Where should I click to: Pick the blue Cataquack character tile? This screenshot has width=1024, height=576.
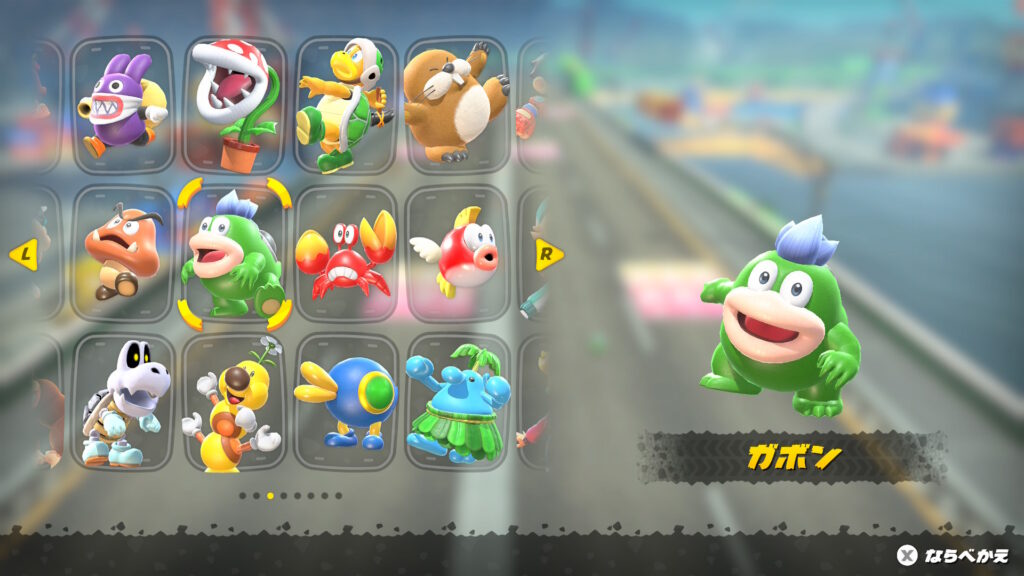click(346, 402)
